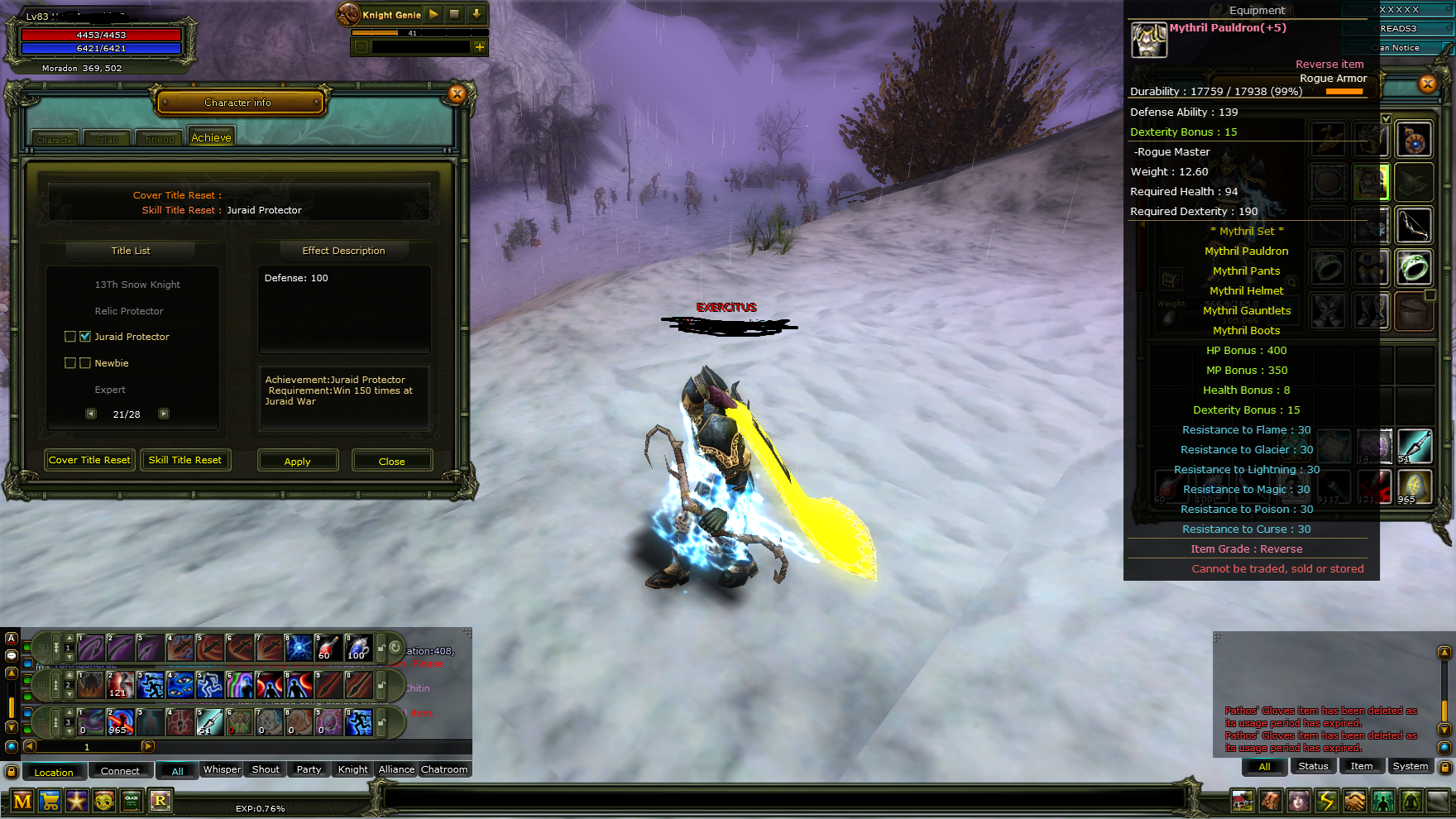Click the Cover Title Reset button
The height and width of the screenshot is (819, 1456).
point(89,460)
